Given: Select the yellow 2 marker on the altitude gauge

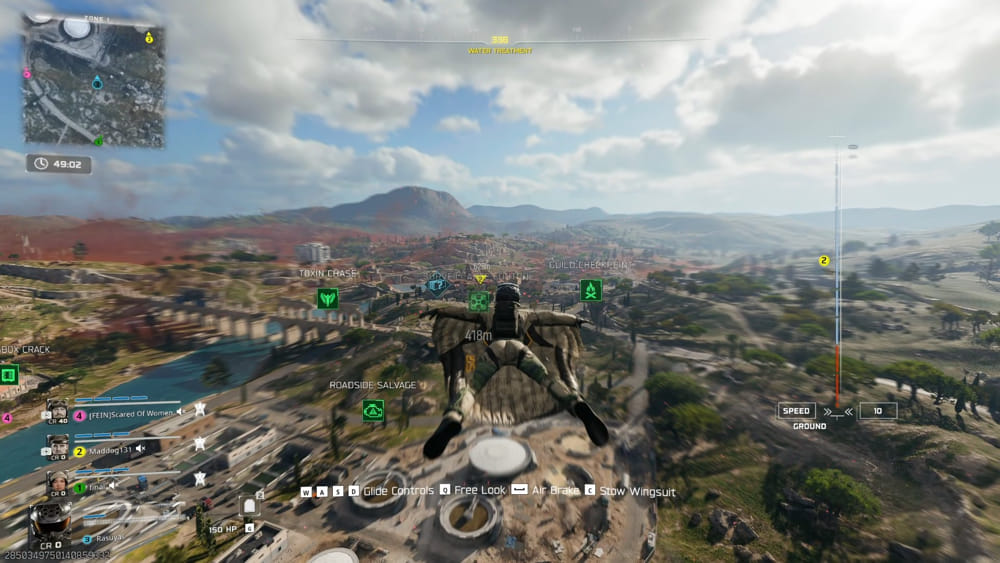Looking at the screenshot, I should [x=824, y=261].
